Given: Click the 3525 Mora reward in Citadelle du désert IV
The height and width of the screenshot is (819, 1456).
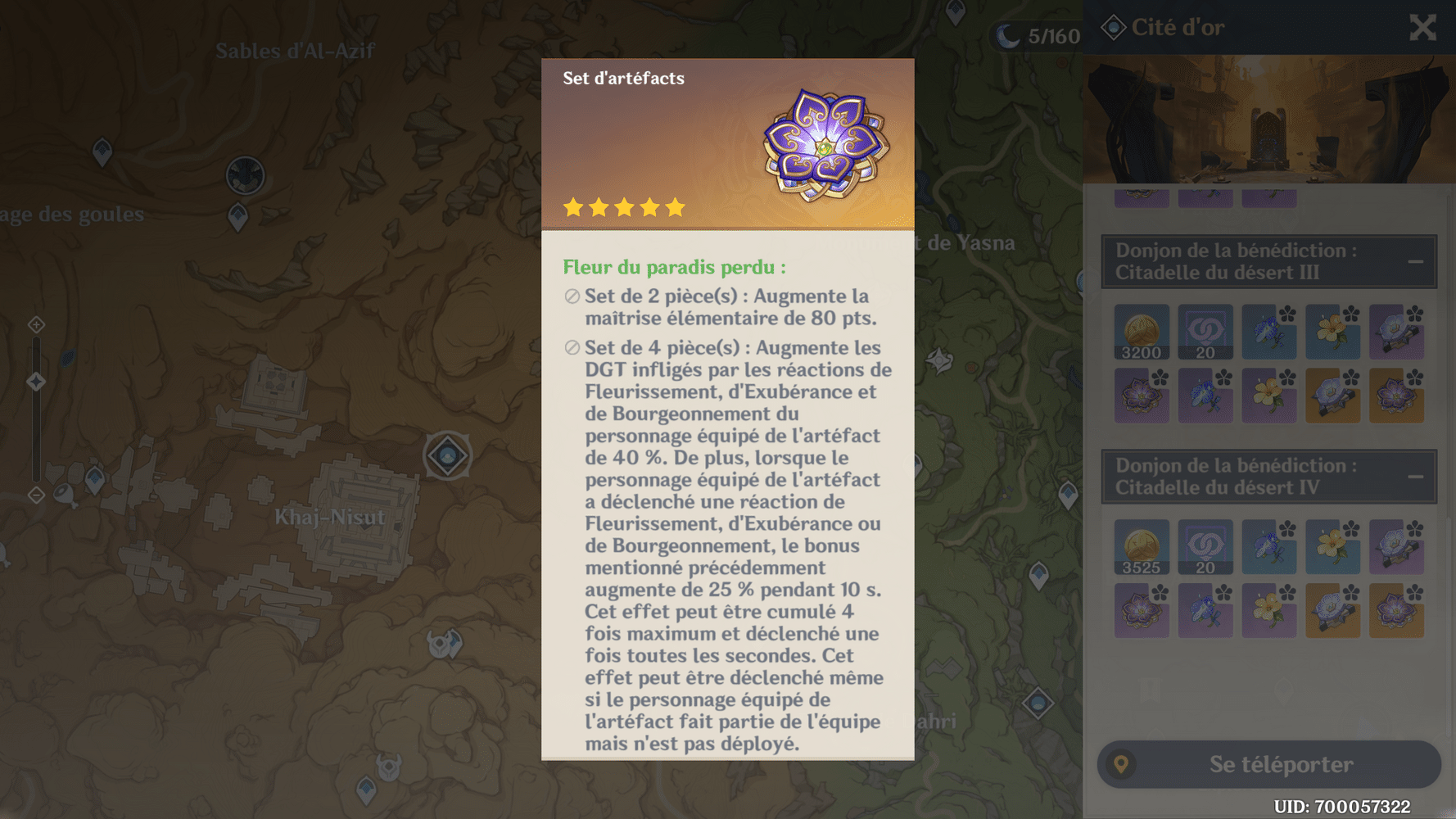Looking at the screenshot, I should 1141,547.
